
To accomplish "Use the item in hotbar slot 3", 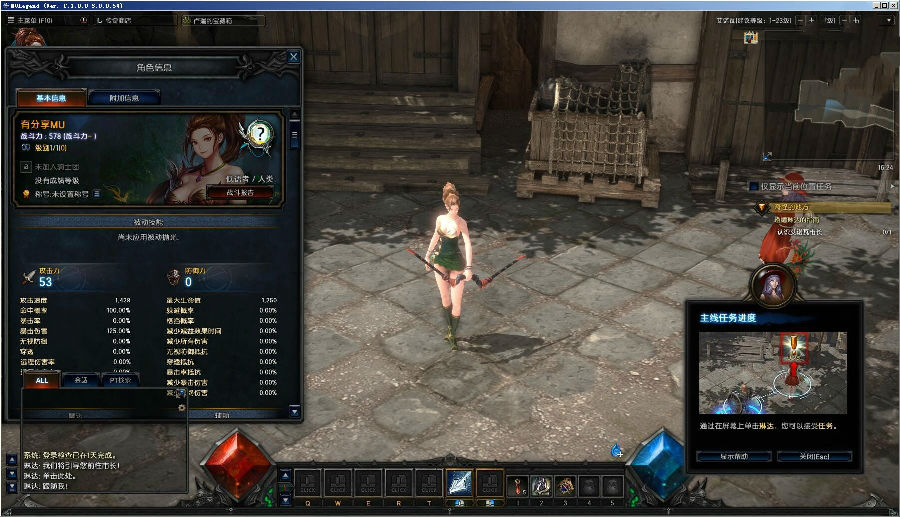I will click(565, 484).
